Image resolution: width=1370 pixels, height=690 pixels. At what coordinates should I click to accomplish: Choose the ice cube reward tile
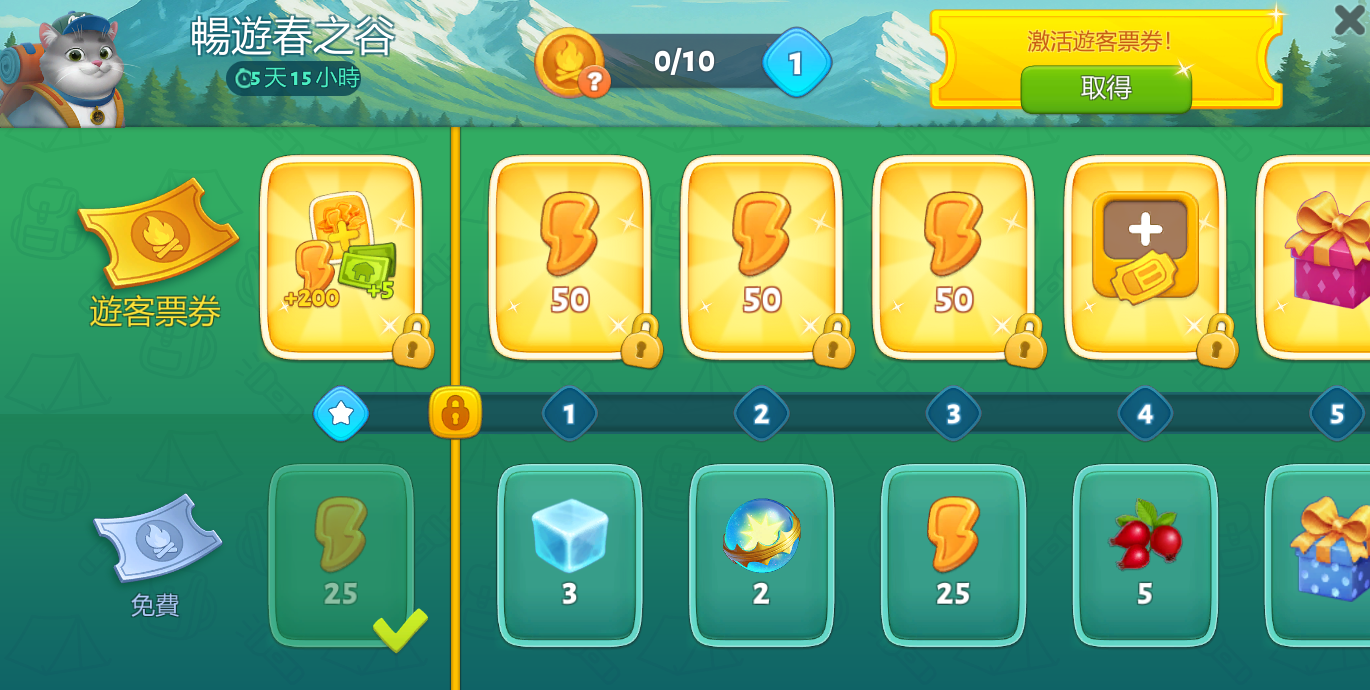(x=569, y=555)
